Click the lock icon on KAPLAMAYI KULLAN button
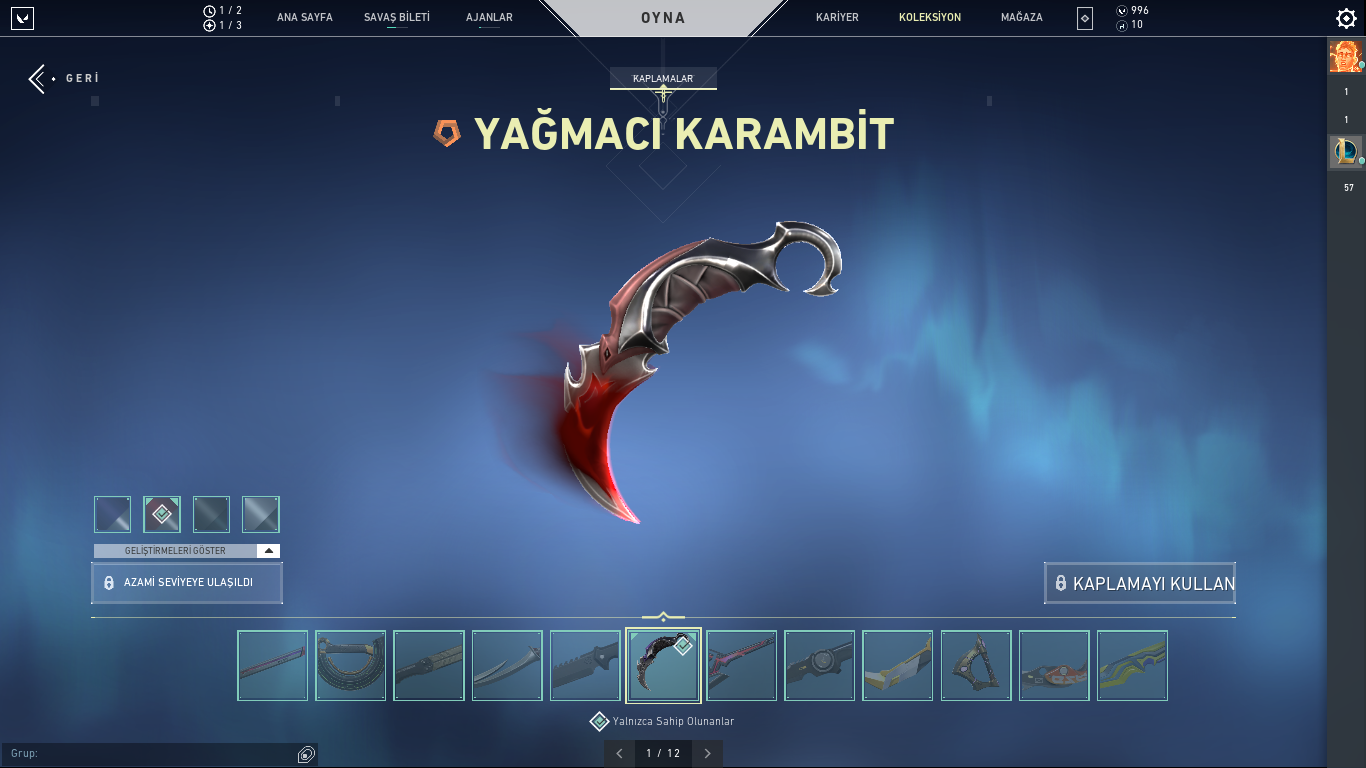Image resolution: width=1366 pixels, height=768 pixels. click(1061, 583)
